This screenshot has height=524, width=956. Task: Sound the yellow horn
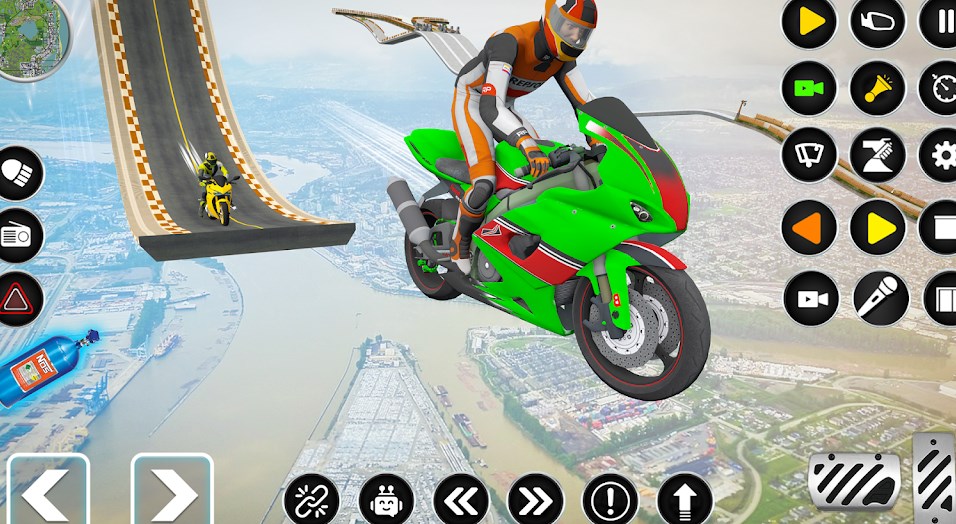tap(877, 88)
